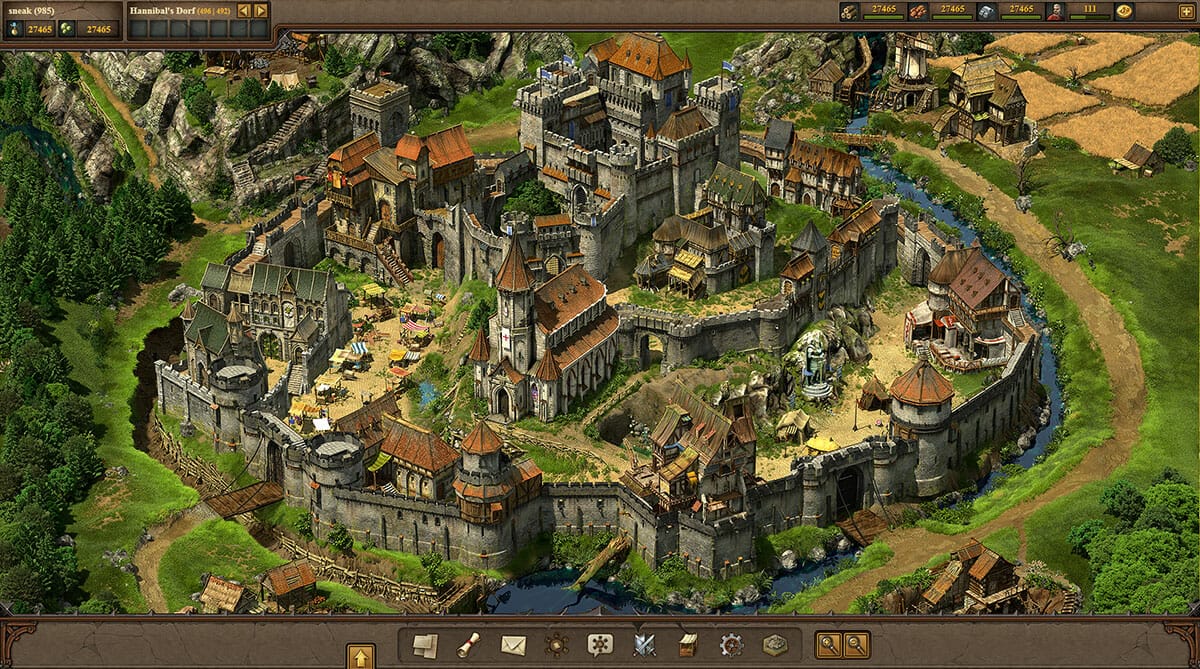Click the Hannibal's Dorf village name
Screen dimensions: 1200x669
click(x=161, y=11)
